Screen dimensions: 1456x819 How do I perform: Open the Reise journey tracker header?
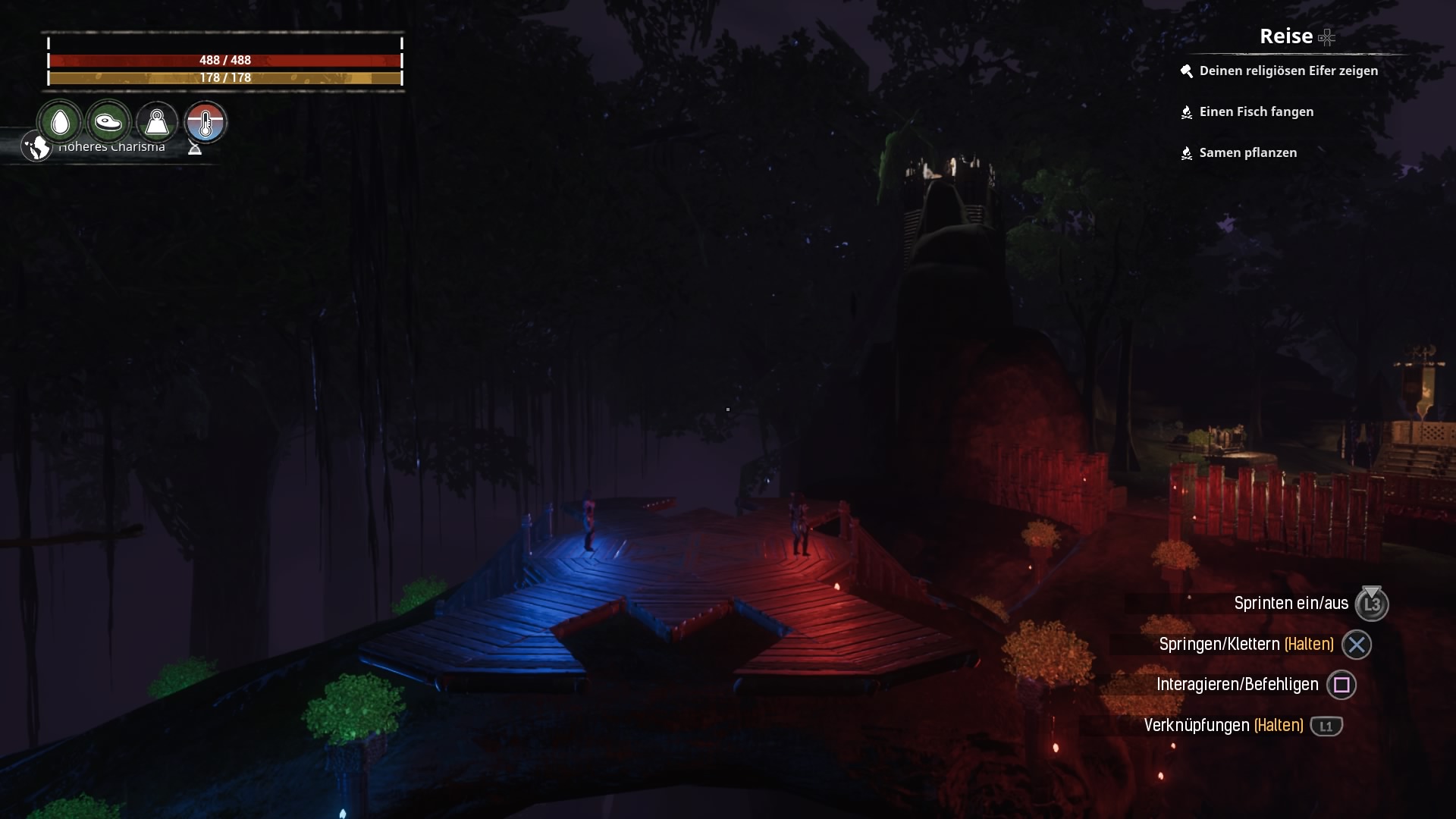1286,36
